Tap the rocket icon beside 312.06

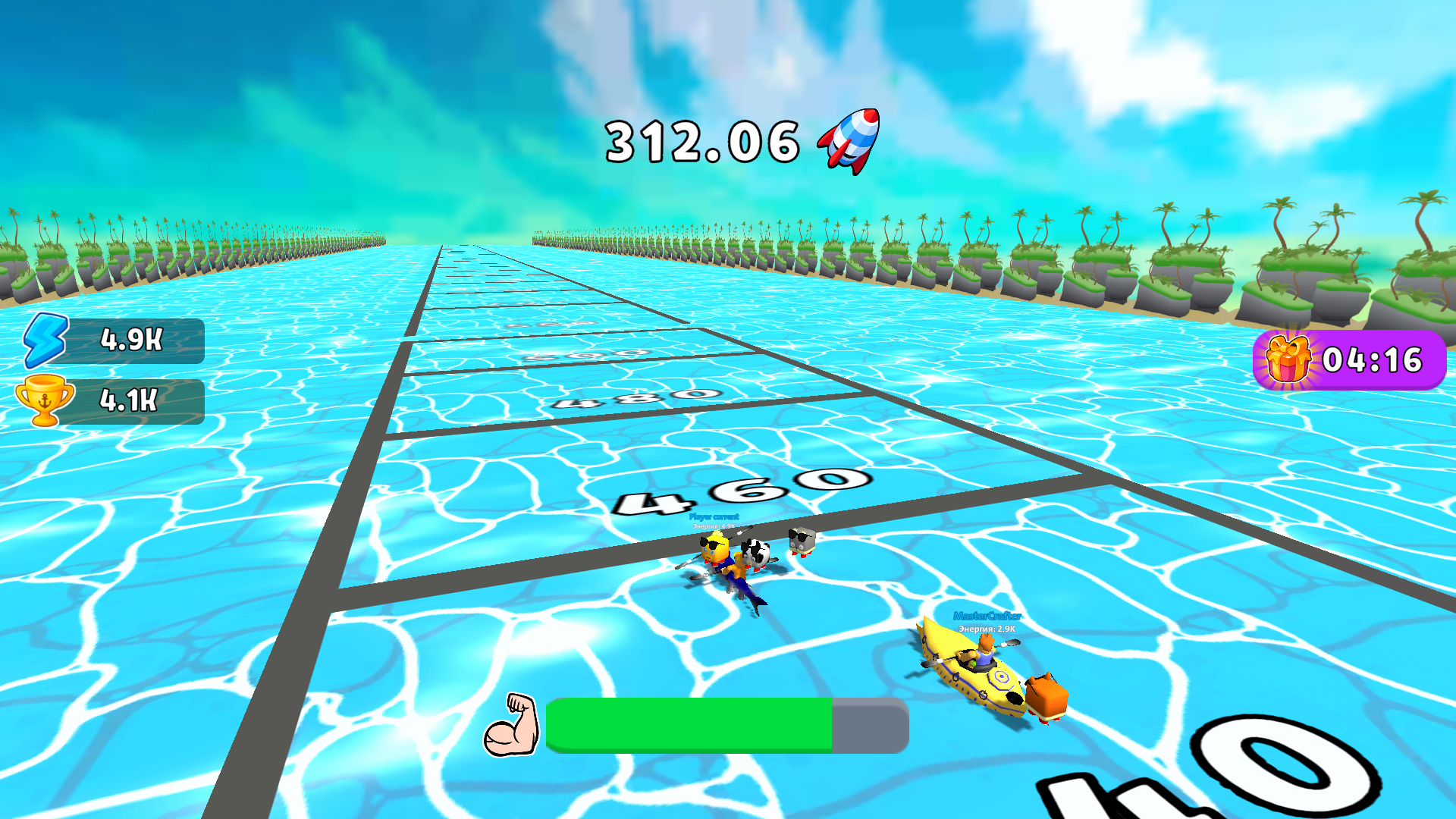847,140
